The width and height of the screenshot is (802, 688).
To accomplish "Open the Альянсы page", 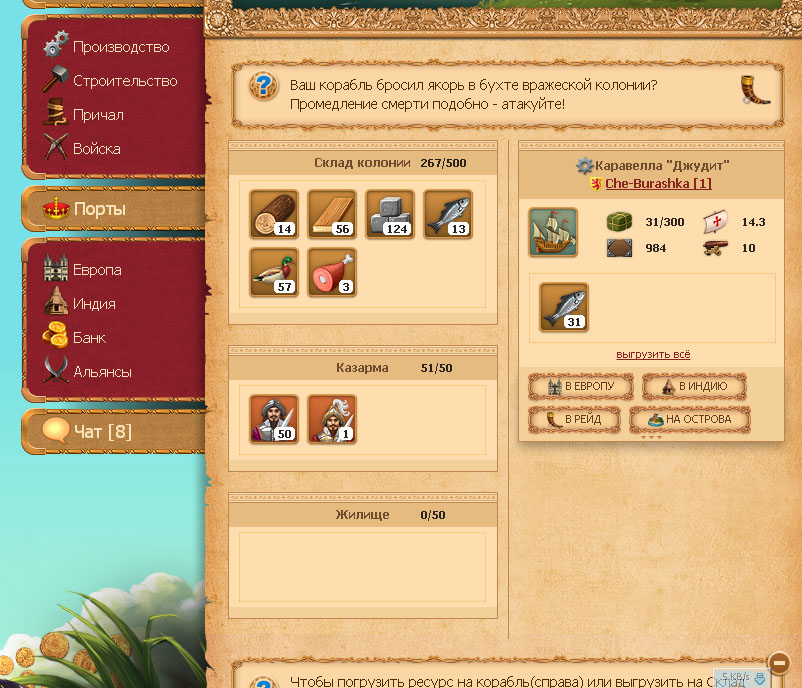I will (102, 372).
